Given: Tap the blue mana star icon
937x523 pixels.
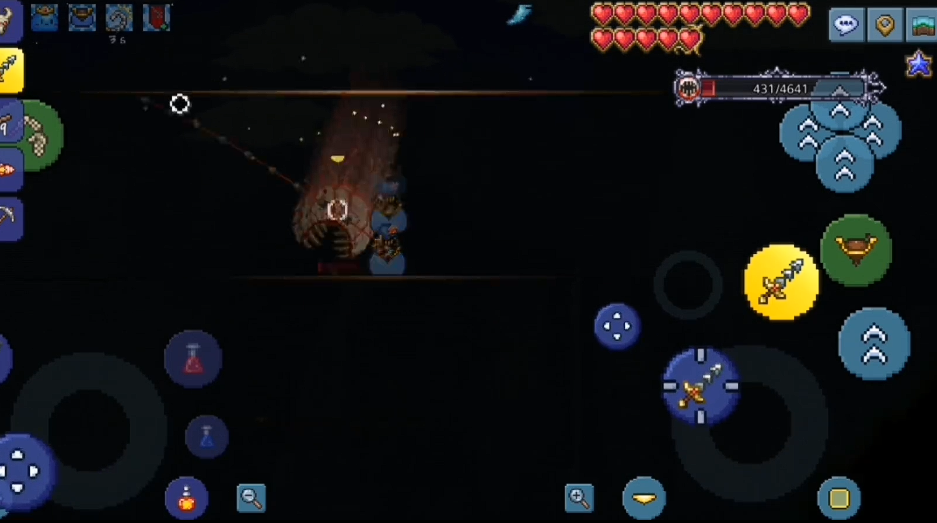Looking at the screenshot, I should (919, 64).
